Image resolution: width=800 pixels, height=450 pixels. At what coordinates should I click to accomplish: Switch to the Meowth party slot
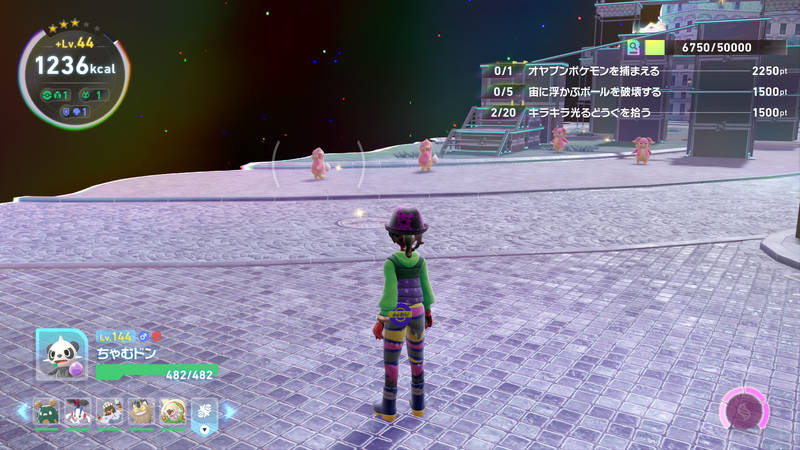pyautogui.click(x=141, y=411)
